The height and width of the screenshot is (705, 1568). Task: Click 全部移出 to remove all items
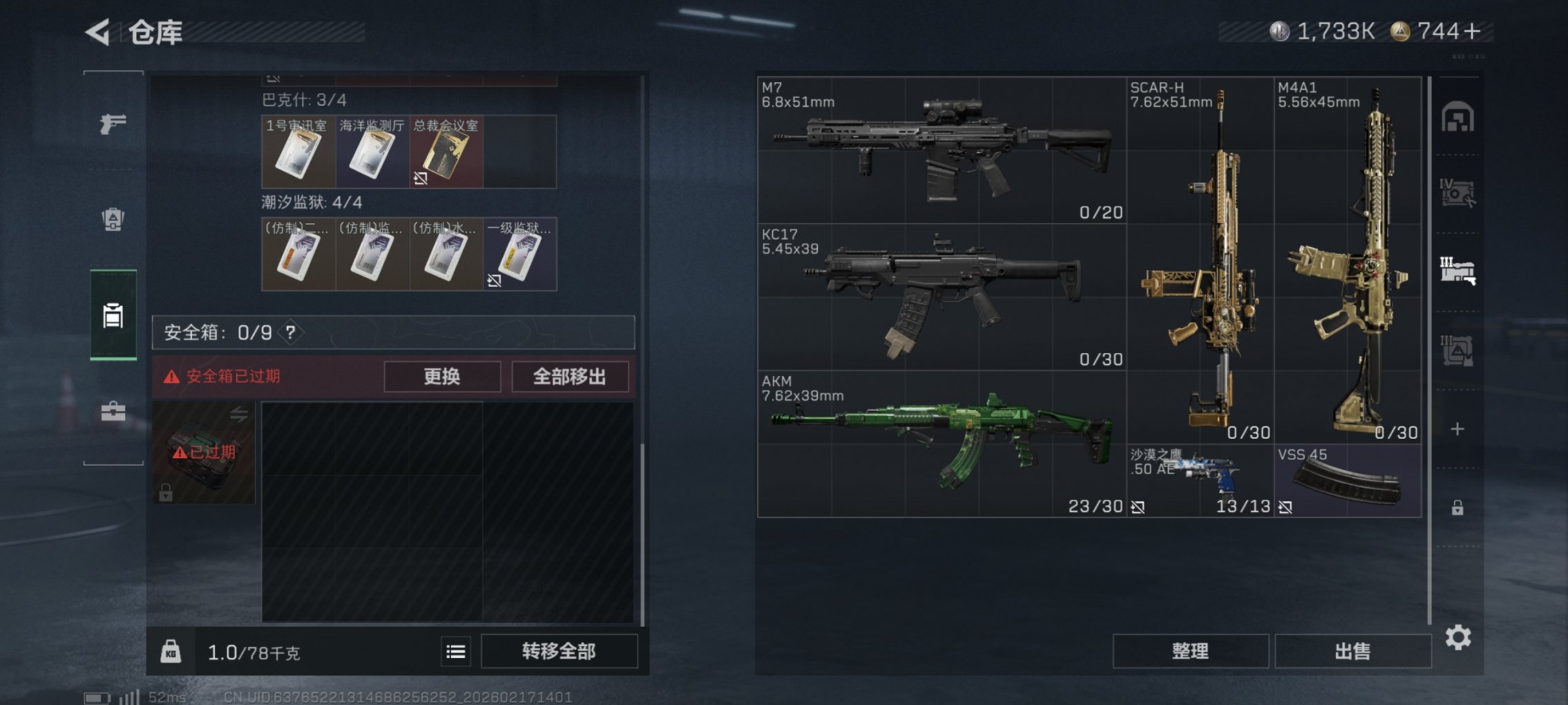tap(569, 377)
